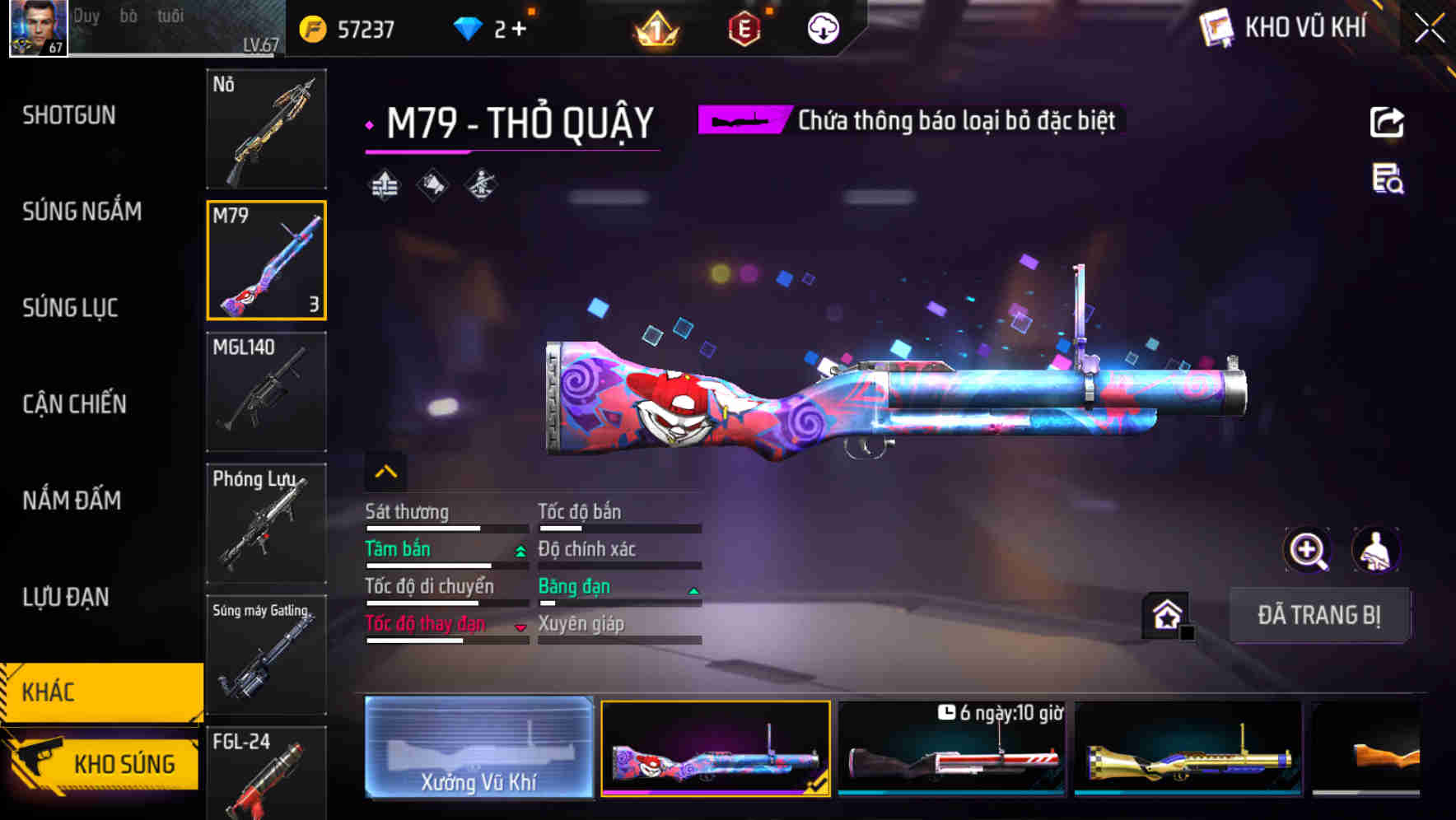Select the MGL140 weapon tile
This screenshot has height=820, width=1456.
266,392
